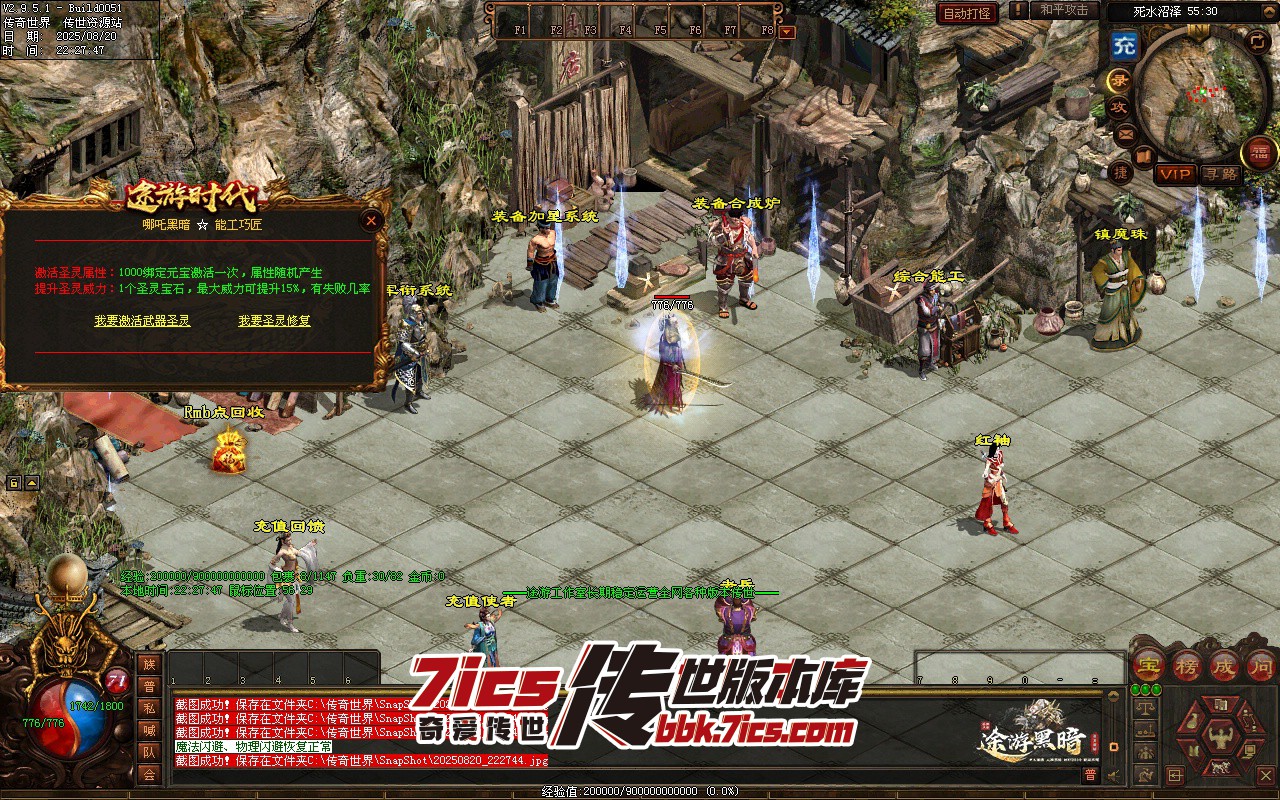
Task: Open the 宝 treasure orb button
Action: 1149,665
